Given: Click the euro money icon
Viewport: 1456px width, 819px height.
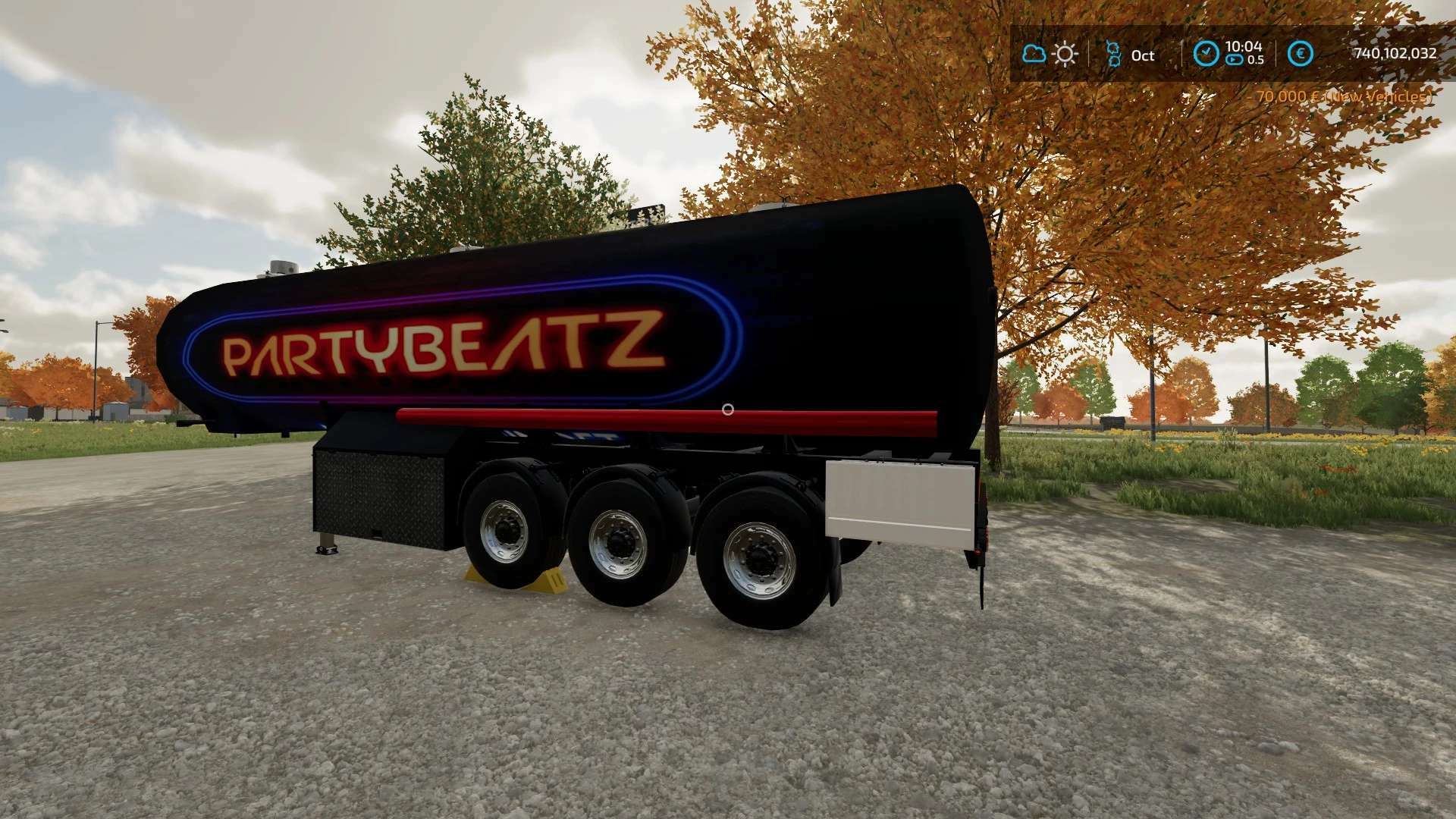Looking at the screenshot, I should (x=1301, y=53).
